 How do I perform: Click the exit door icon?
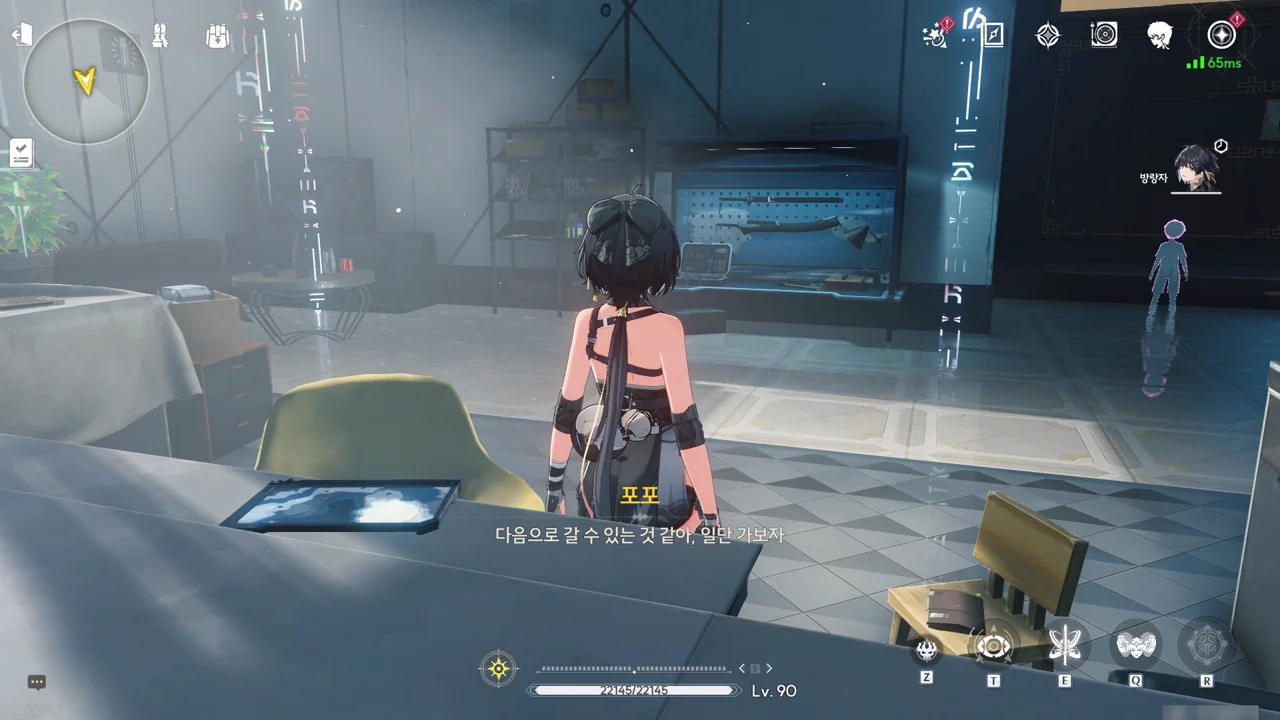click(x=22, y=35)
